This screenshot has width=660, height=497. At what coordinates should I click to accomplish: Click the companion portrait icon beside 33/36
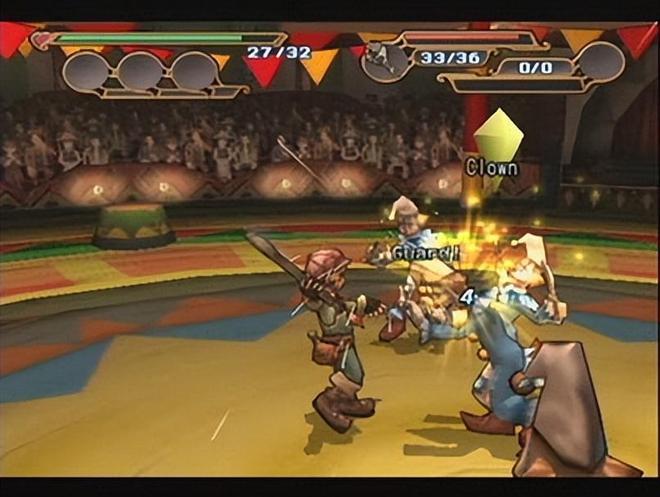[x=386, y=63]
